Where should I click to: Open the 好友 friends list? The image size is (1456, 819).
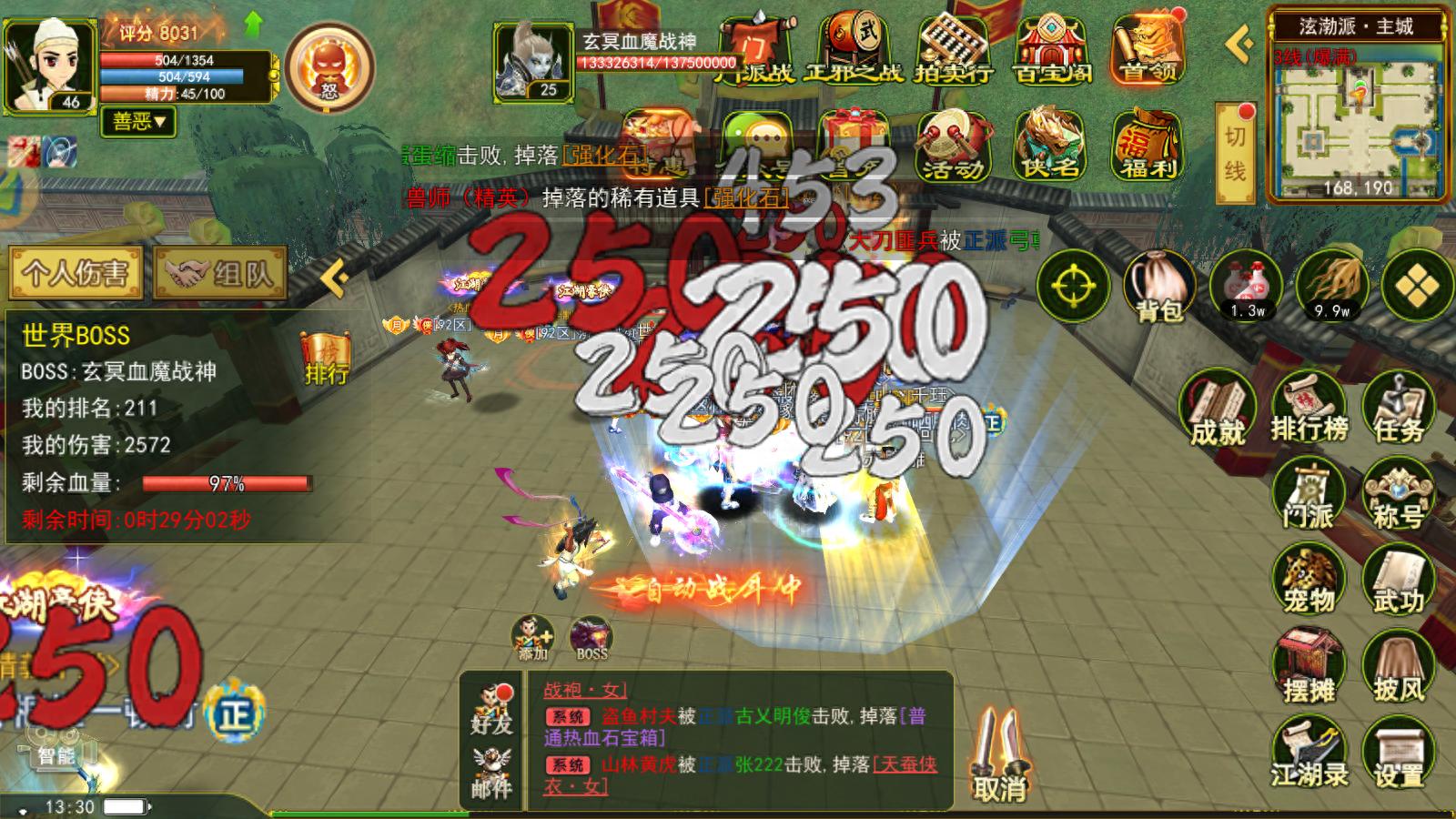pos(491,710)
